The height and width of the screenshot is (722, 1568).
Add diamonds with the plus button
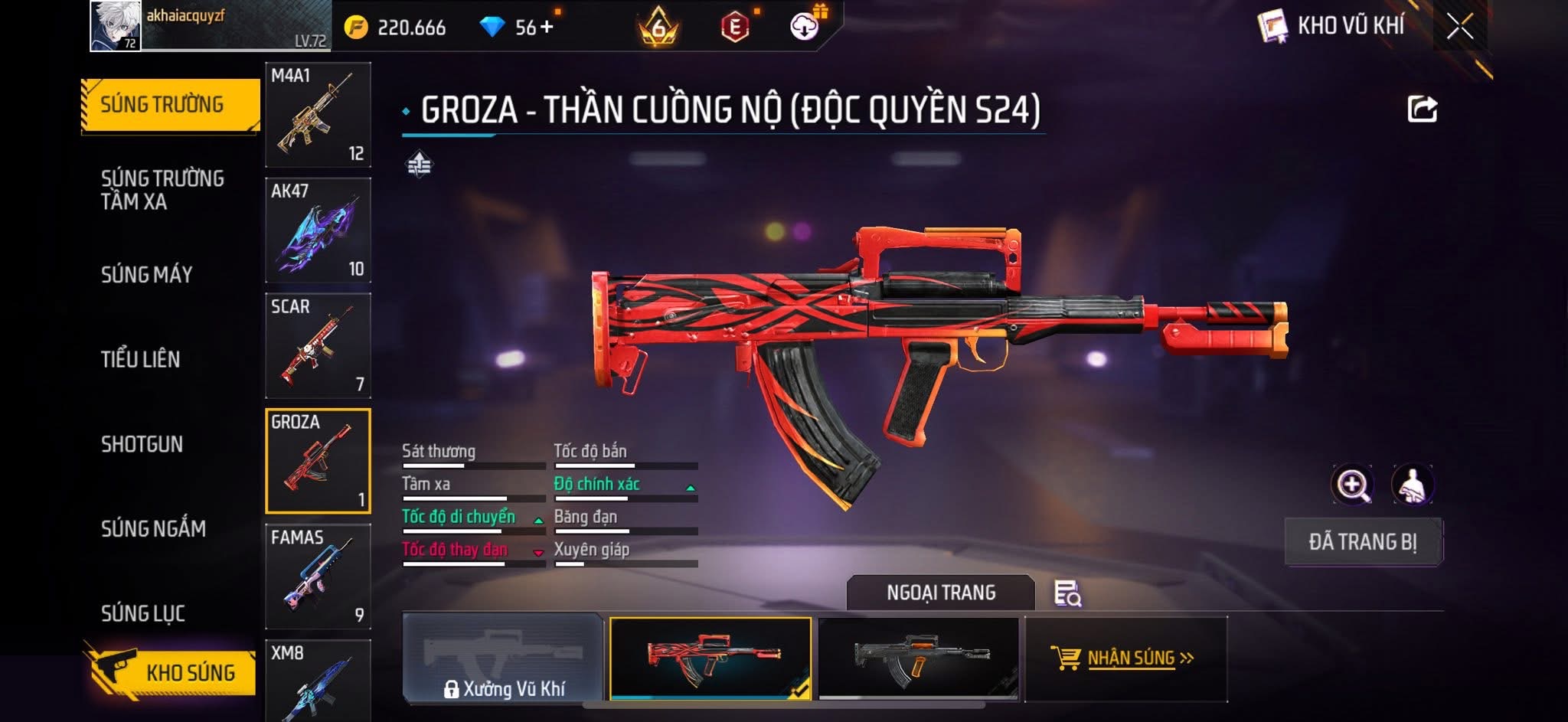point(546,28)
